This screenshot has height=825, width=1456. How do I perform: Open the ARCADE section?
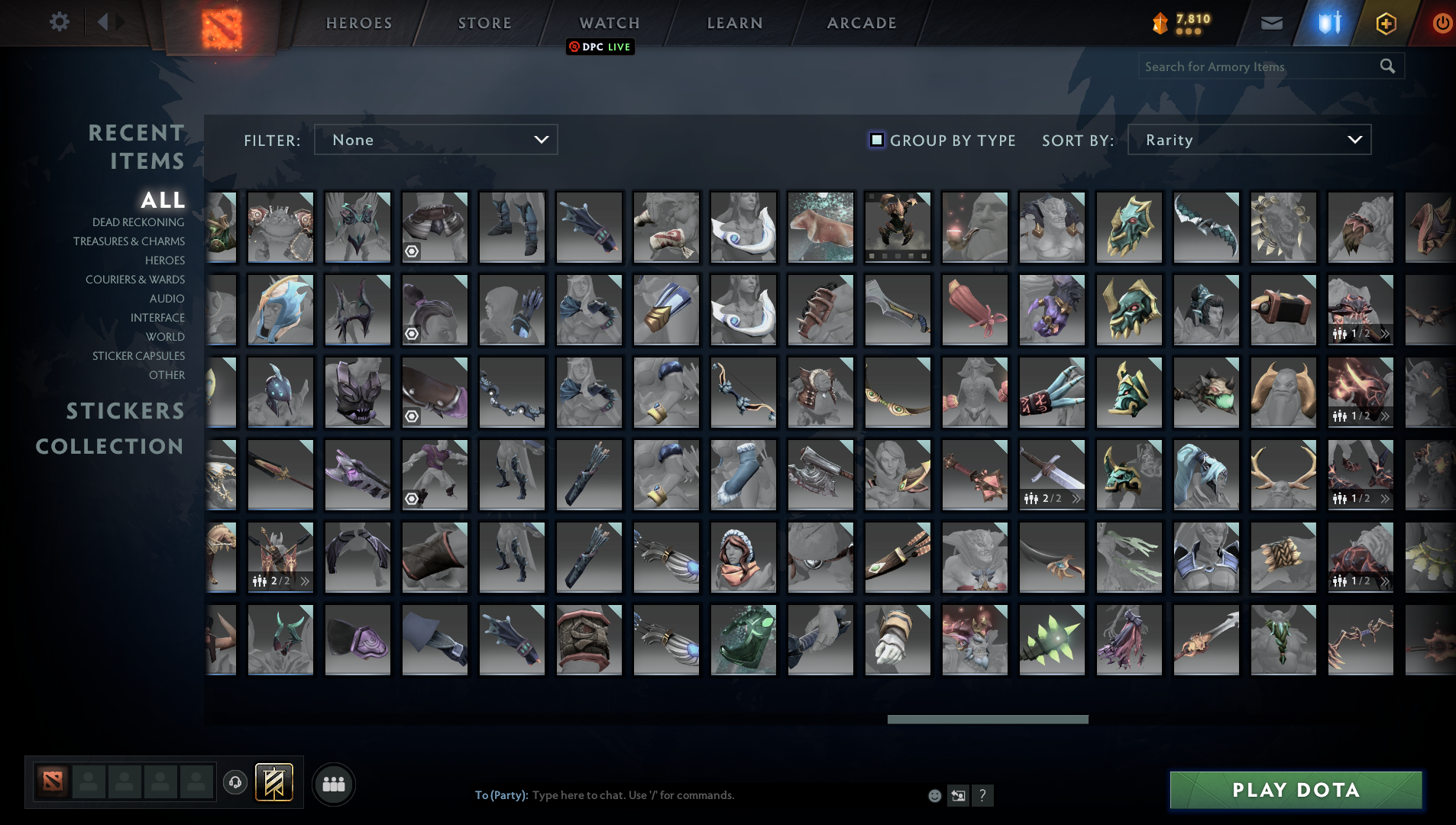861,22
